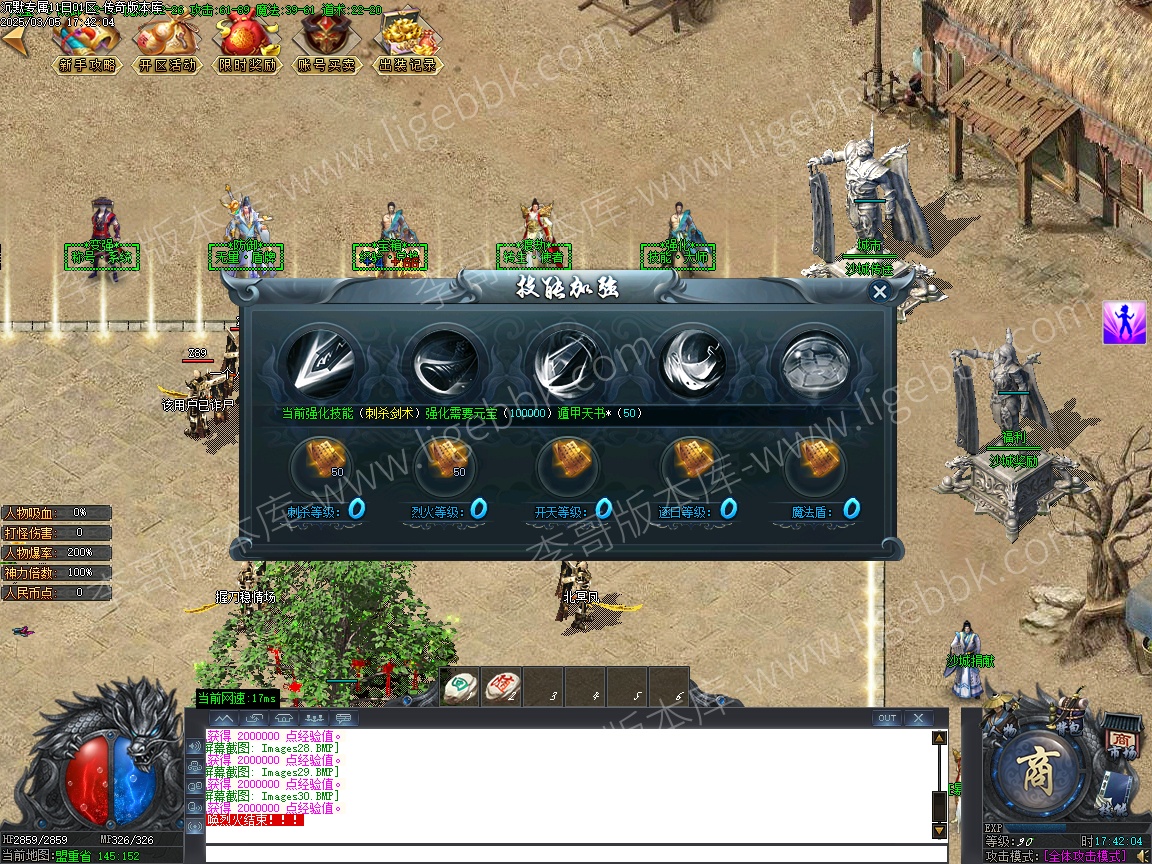Select the 刺杀 skill book upgrade slot
The image size is (1152, 864).
pyautogui.click(x=320, y=462)
